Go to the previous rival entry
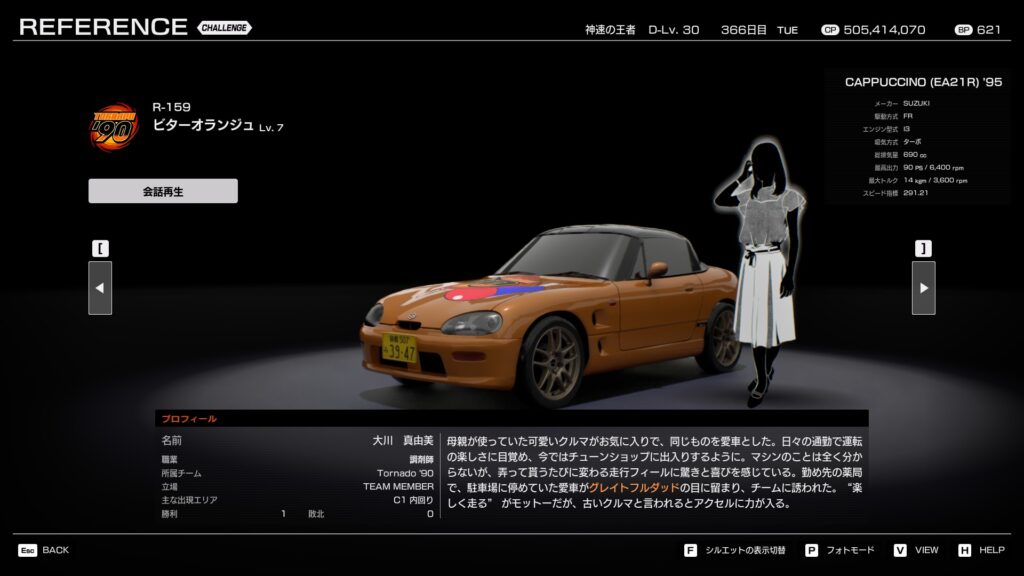This screenshot has height=576, width=1024. [x=100, y=288]
